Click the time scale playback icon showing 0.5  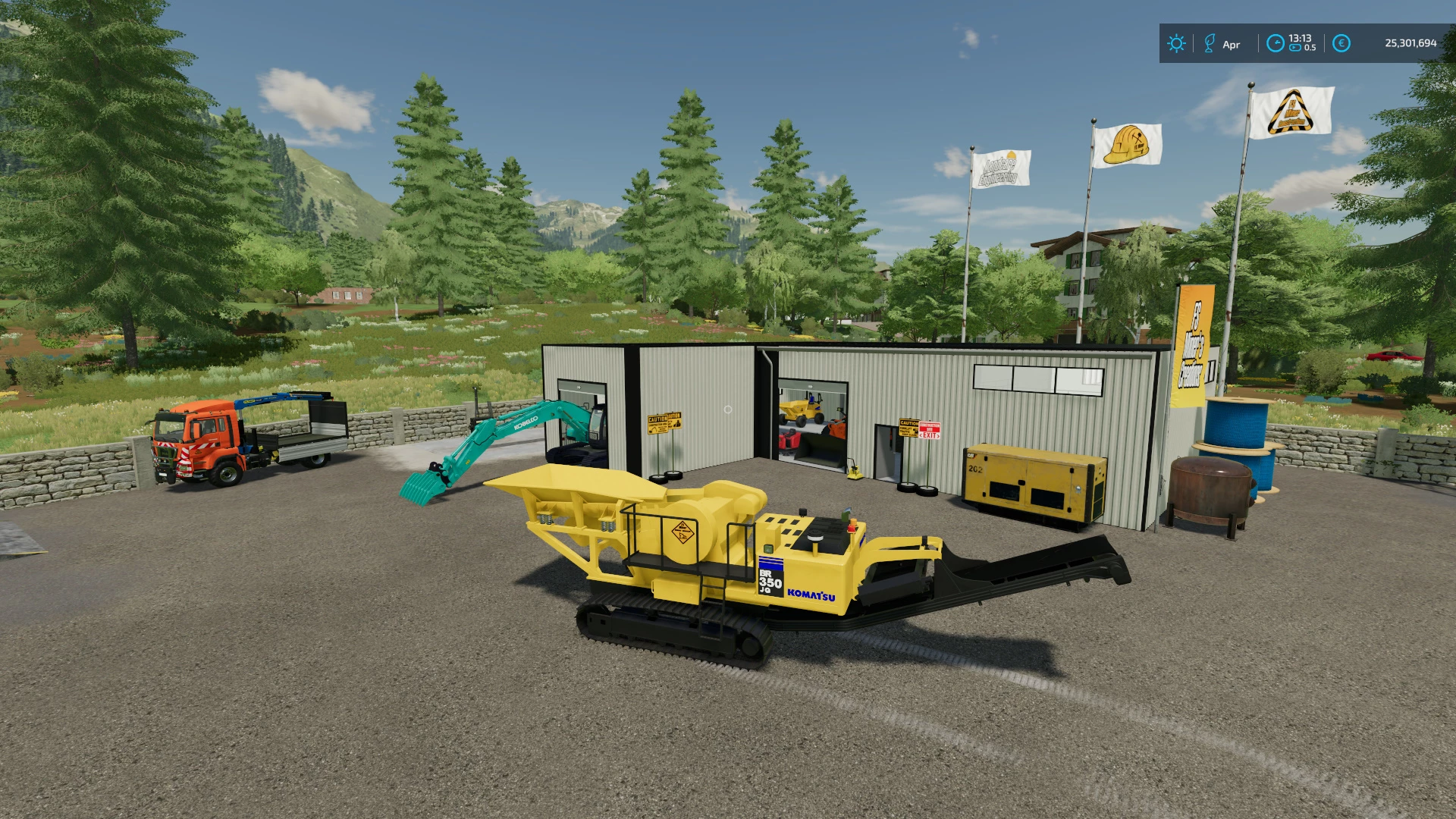click(1296, 48)
